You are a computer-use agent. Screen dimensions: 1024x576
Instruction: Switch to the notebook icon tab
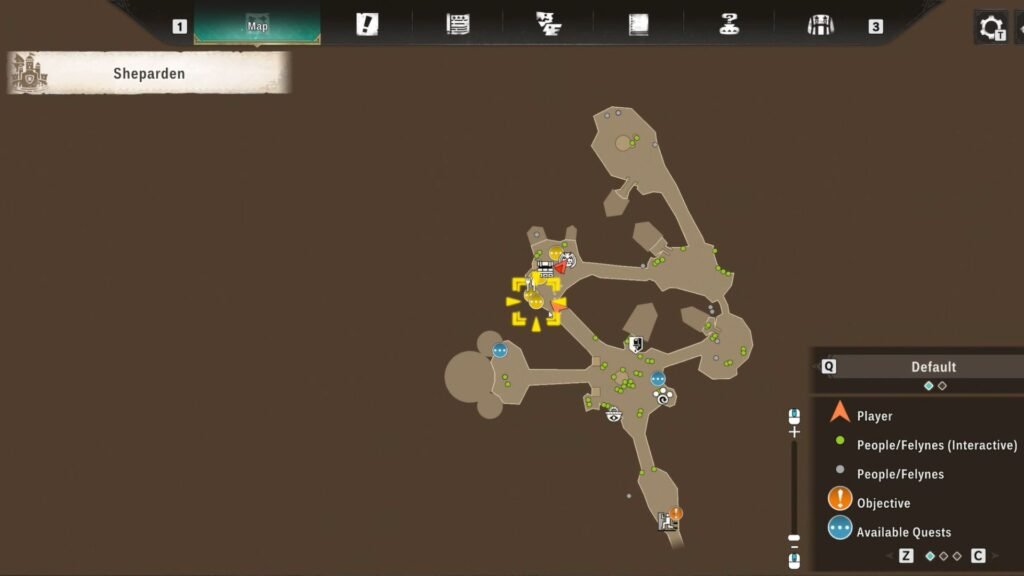pyautogui.click(x=638, y=25)
